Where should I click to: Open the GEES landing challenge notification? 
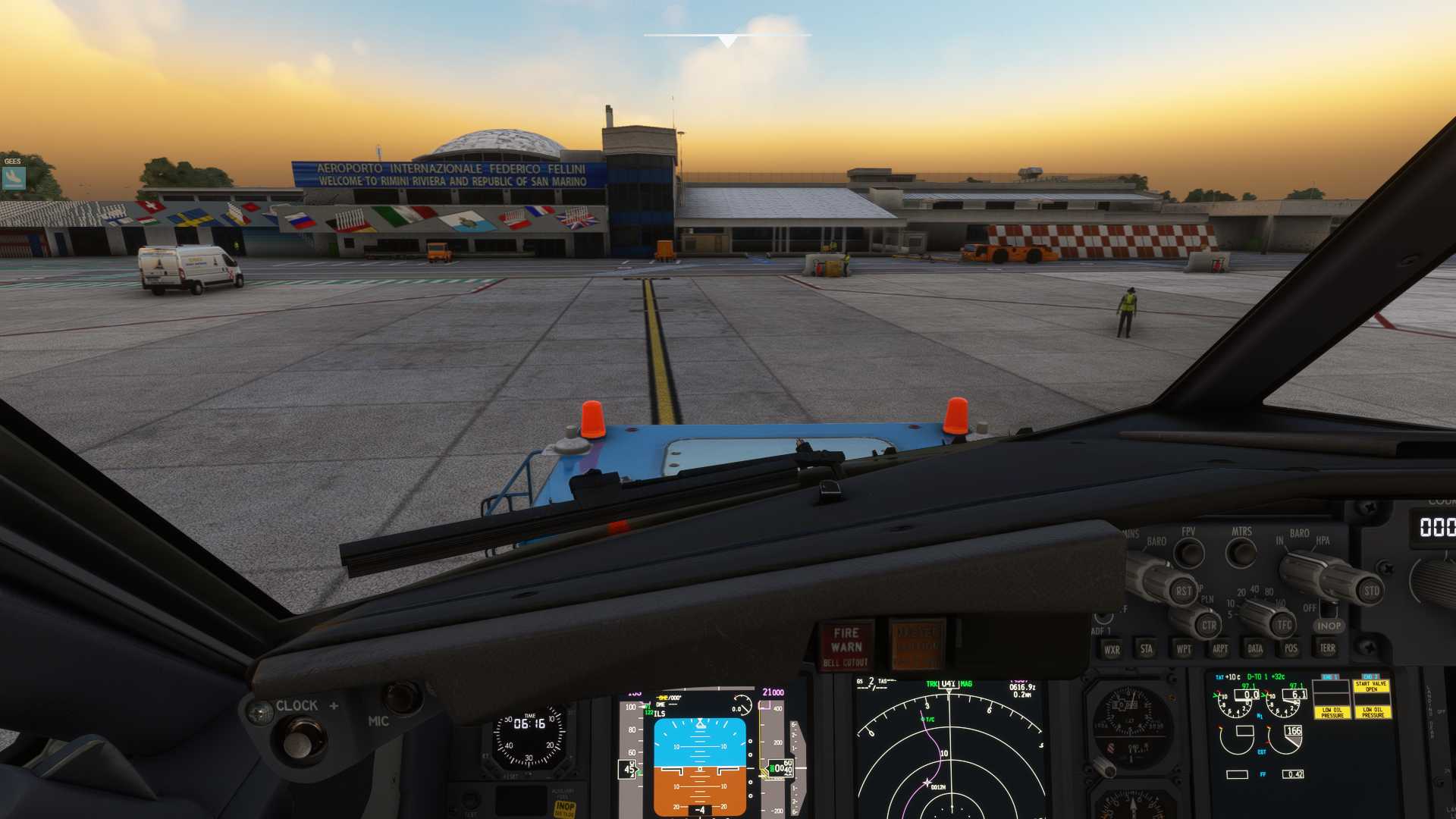[15, 178]
